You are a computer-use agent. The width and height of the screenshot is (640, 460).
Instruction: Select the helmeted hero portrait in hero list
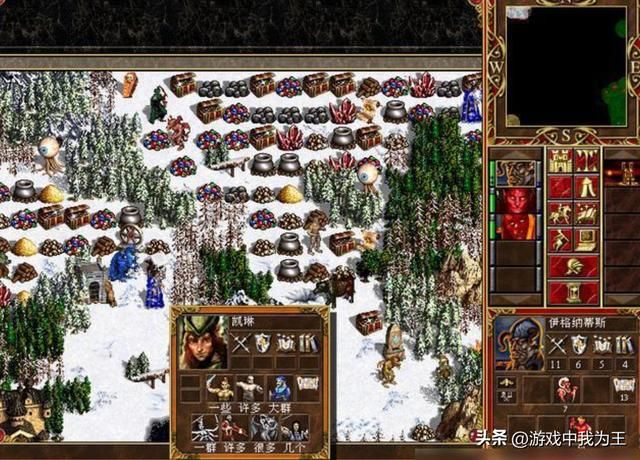[x=515, y=174]
